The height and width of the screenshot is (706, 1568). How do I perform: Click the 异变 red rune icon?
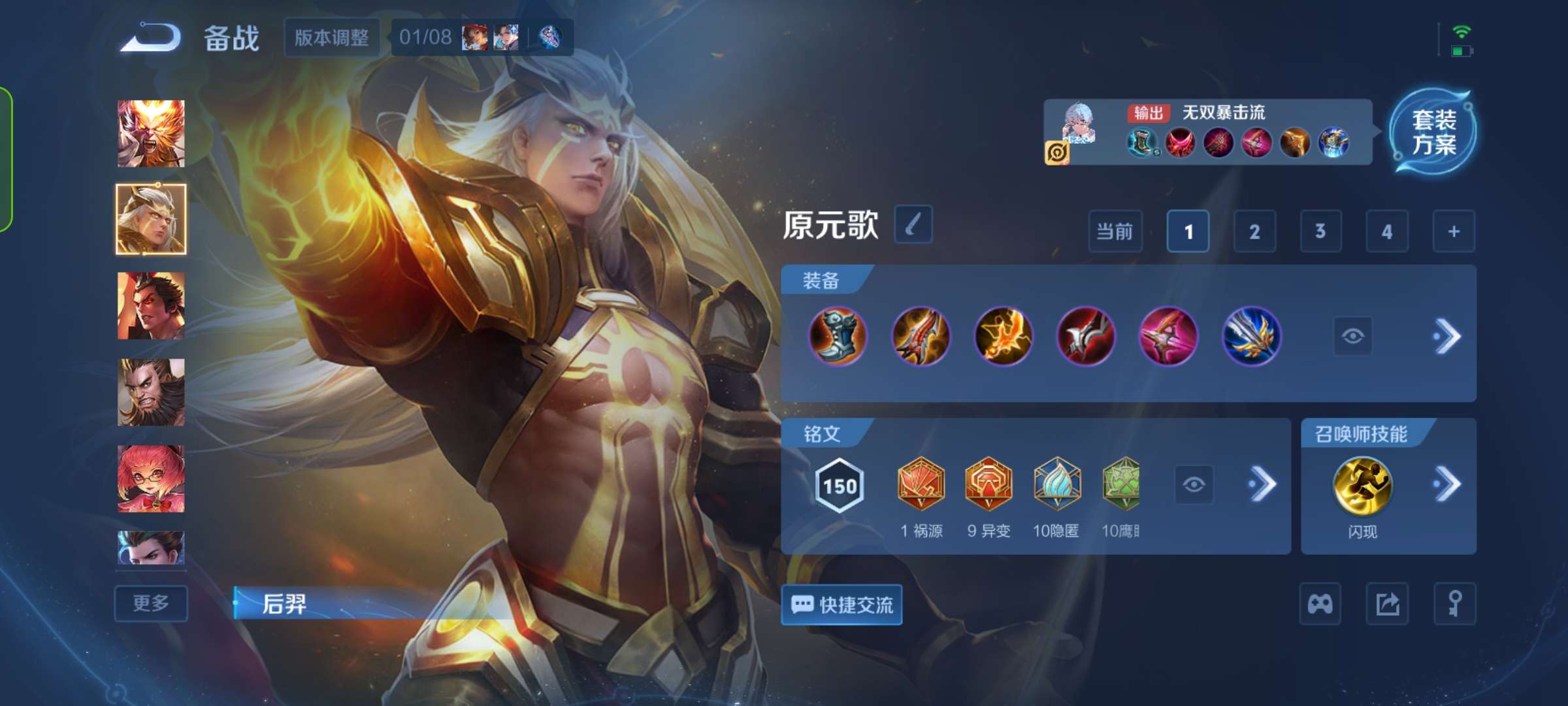point(988,485)
